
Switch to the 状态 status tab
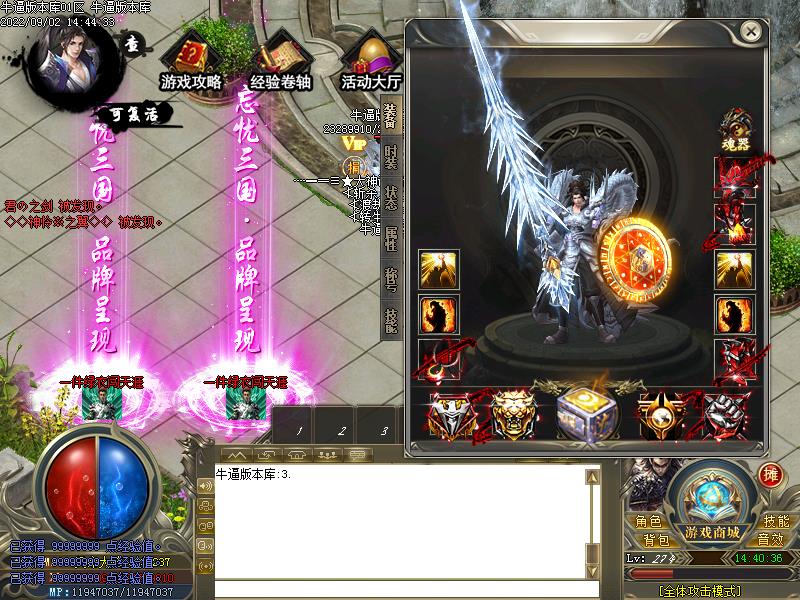point(391,196)
